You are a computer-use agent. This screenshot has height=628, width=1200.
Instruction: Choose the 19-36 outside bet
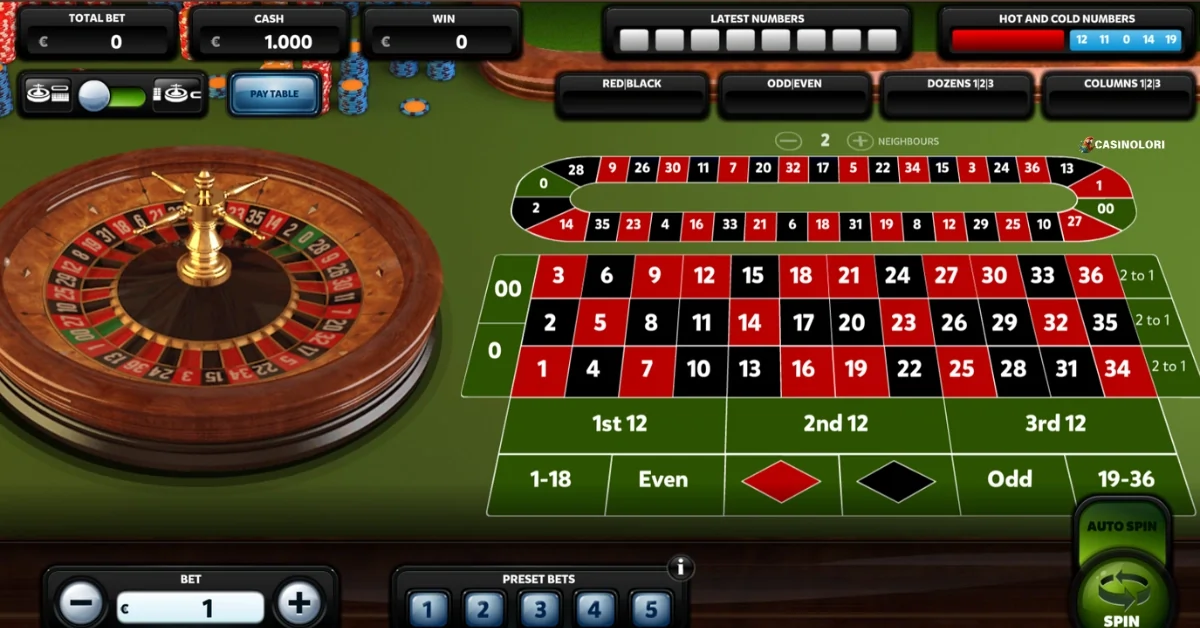point(1126,480)
